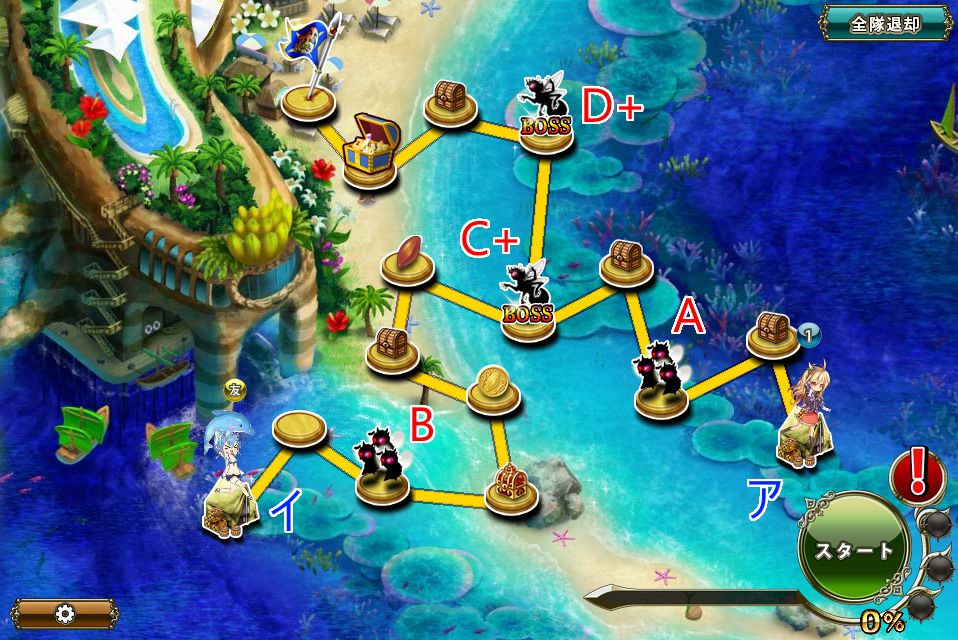This screenshot has width=958, height=640.
Task: Choose the gold coin node
Action: (492, 388)
